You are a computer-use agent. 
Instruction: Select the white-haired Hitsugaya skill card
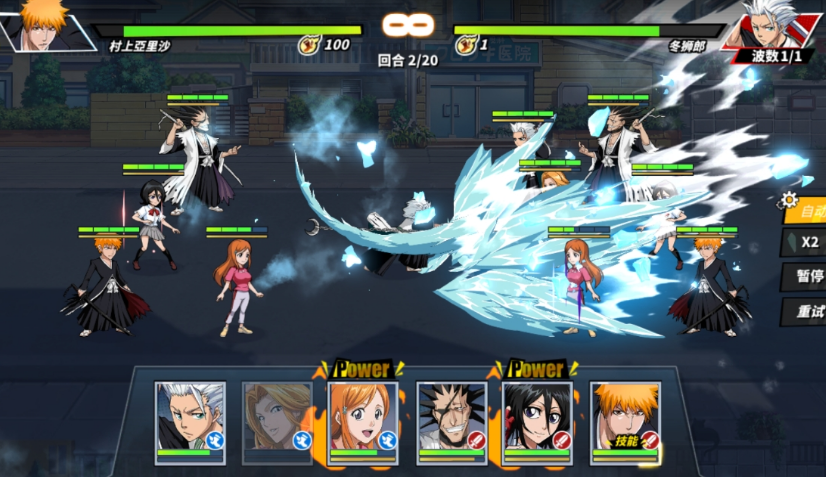point(190,422)
